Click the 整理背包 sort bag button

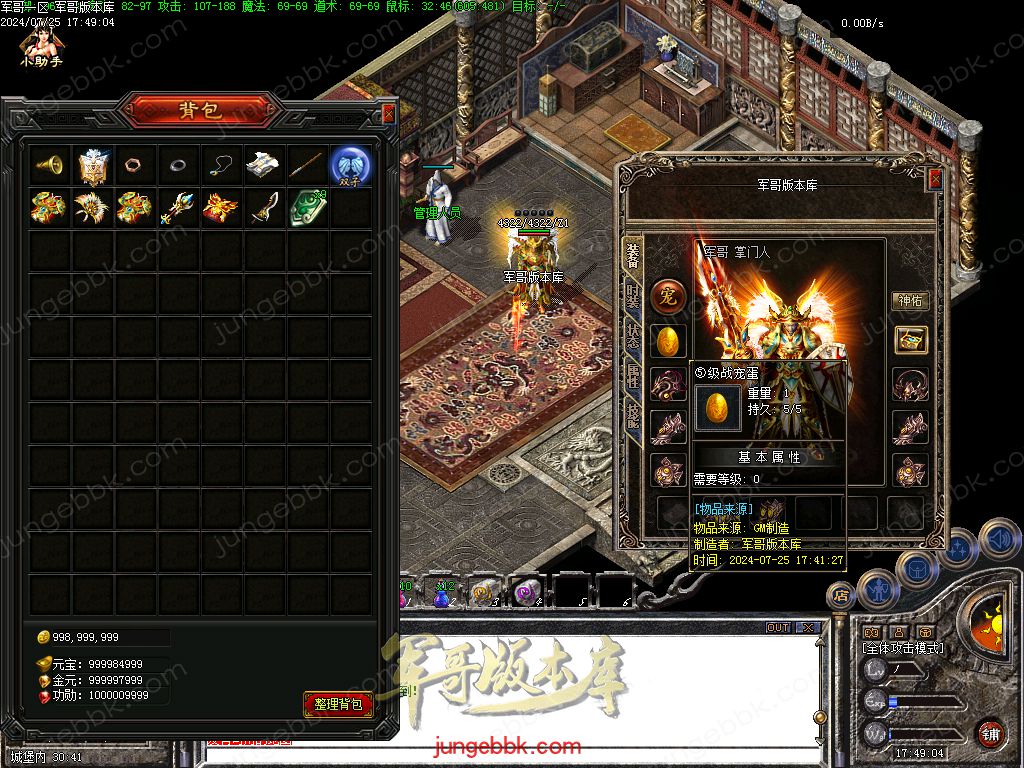click(338, 704)
